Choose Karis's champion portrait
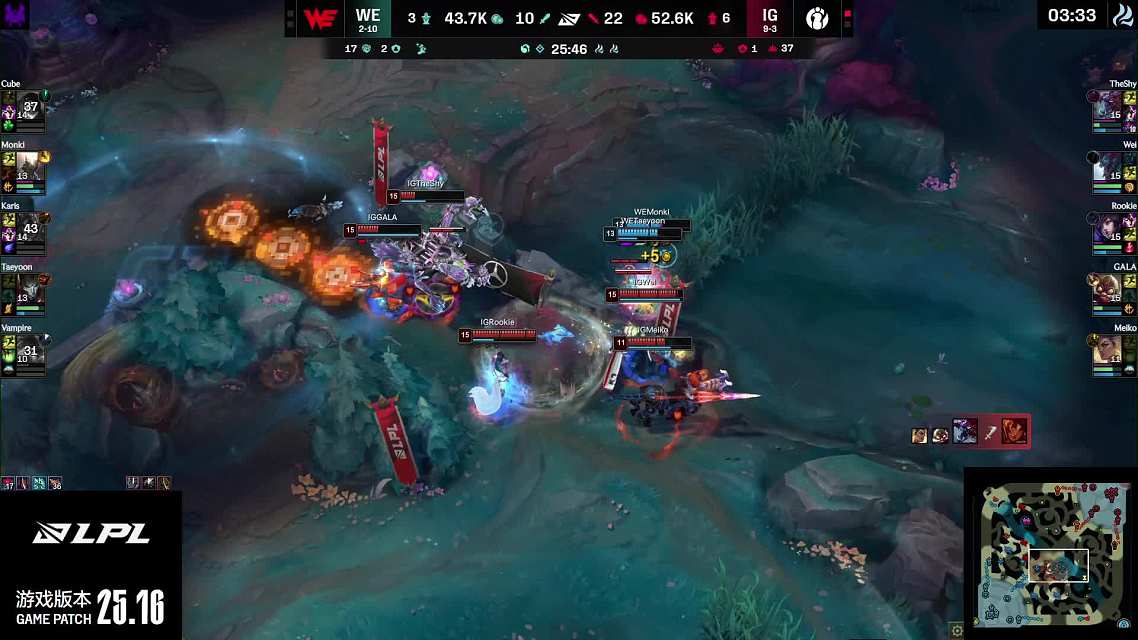This screenshot has width=1138, height=640. pyautogui.click(x=30, y=227)
